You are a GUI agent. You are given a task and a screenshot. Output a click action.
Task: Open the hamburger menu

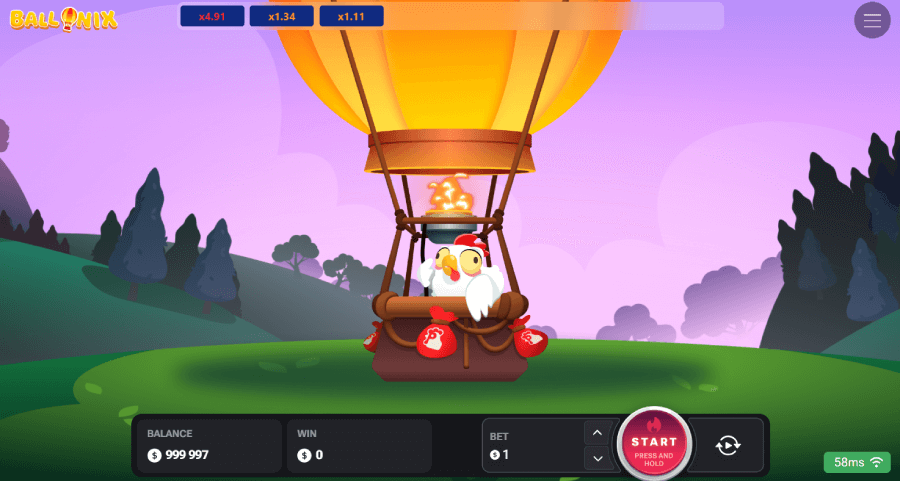[x=872, y=20]
